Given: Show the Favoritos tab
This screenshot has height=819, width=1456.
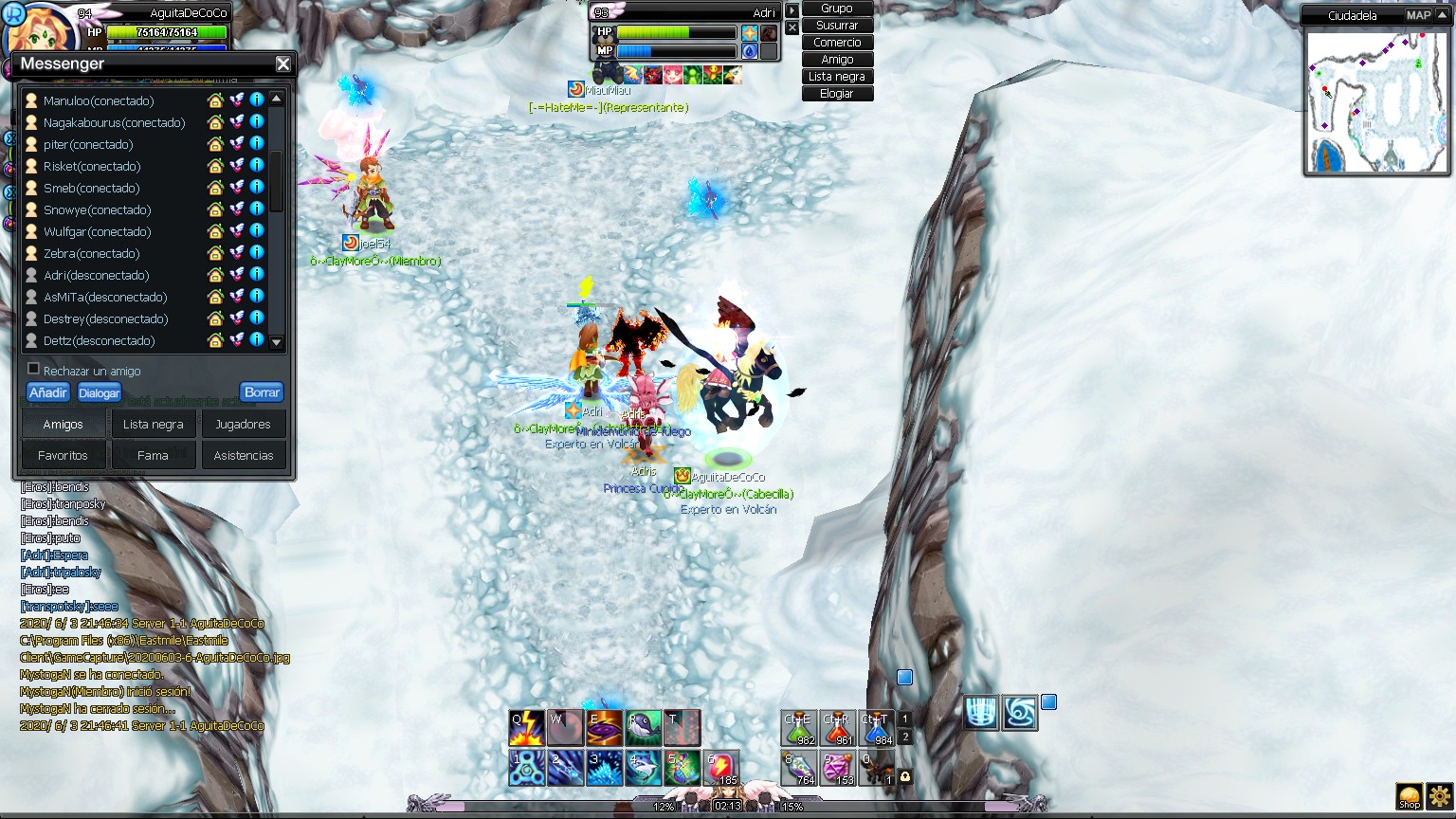Looking at the screenshot, I should click(x=63, y=456).
